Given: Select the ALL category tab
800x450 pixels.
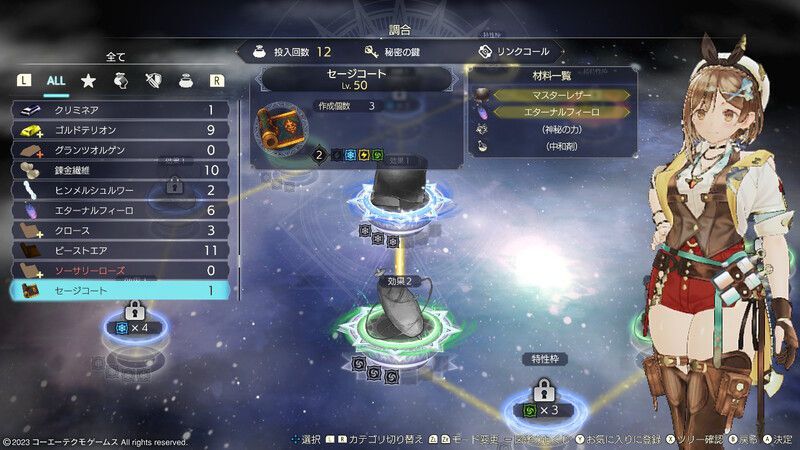Looking at the screenshot, I should click(56, 79).
